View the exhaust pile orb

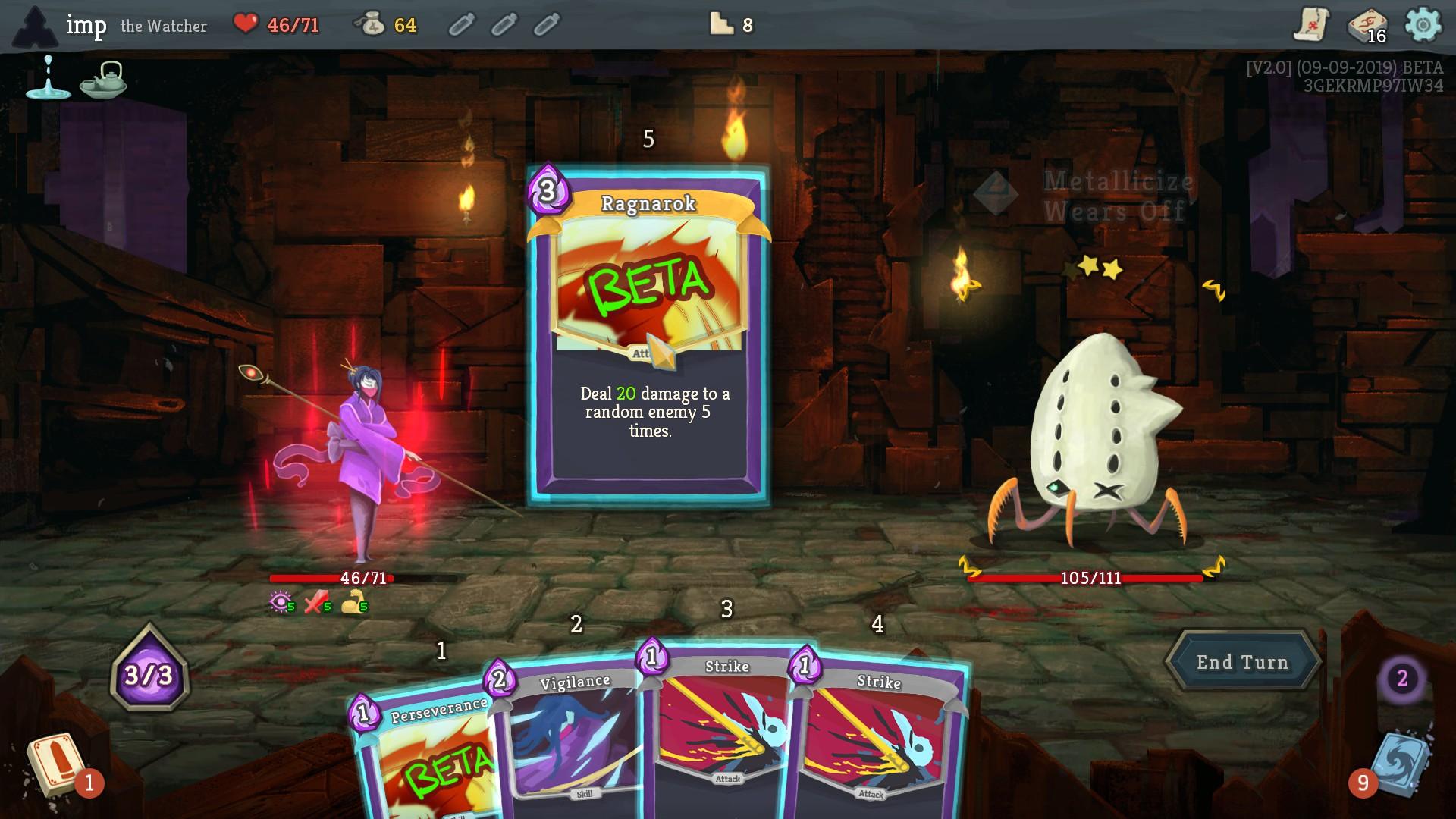pyautogui.click(x=1402, y=678)
